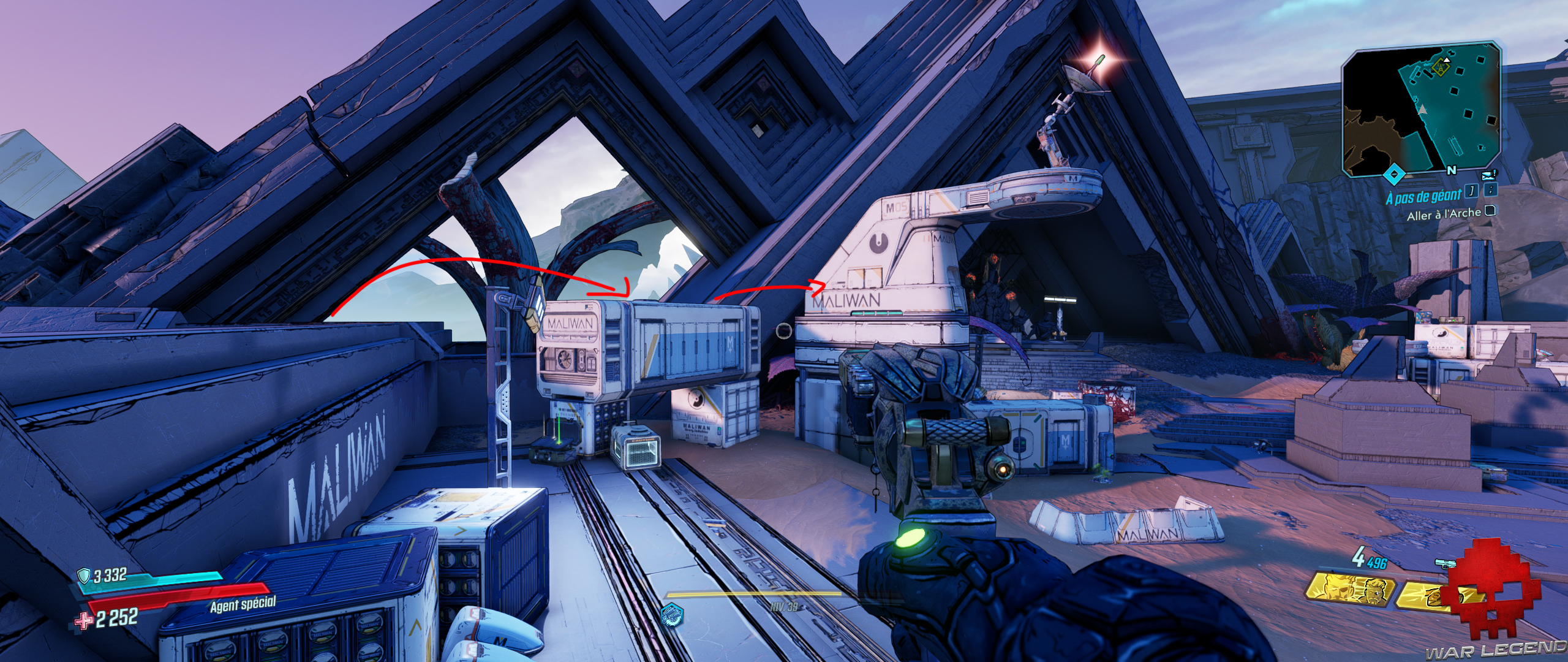Image resolution: width=1568 pixels, height=662 pixels.
Task: Open the mail notification icon under the minimap
Action: pyautogui.click(x=1488, y=176)
